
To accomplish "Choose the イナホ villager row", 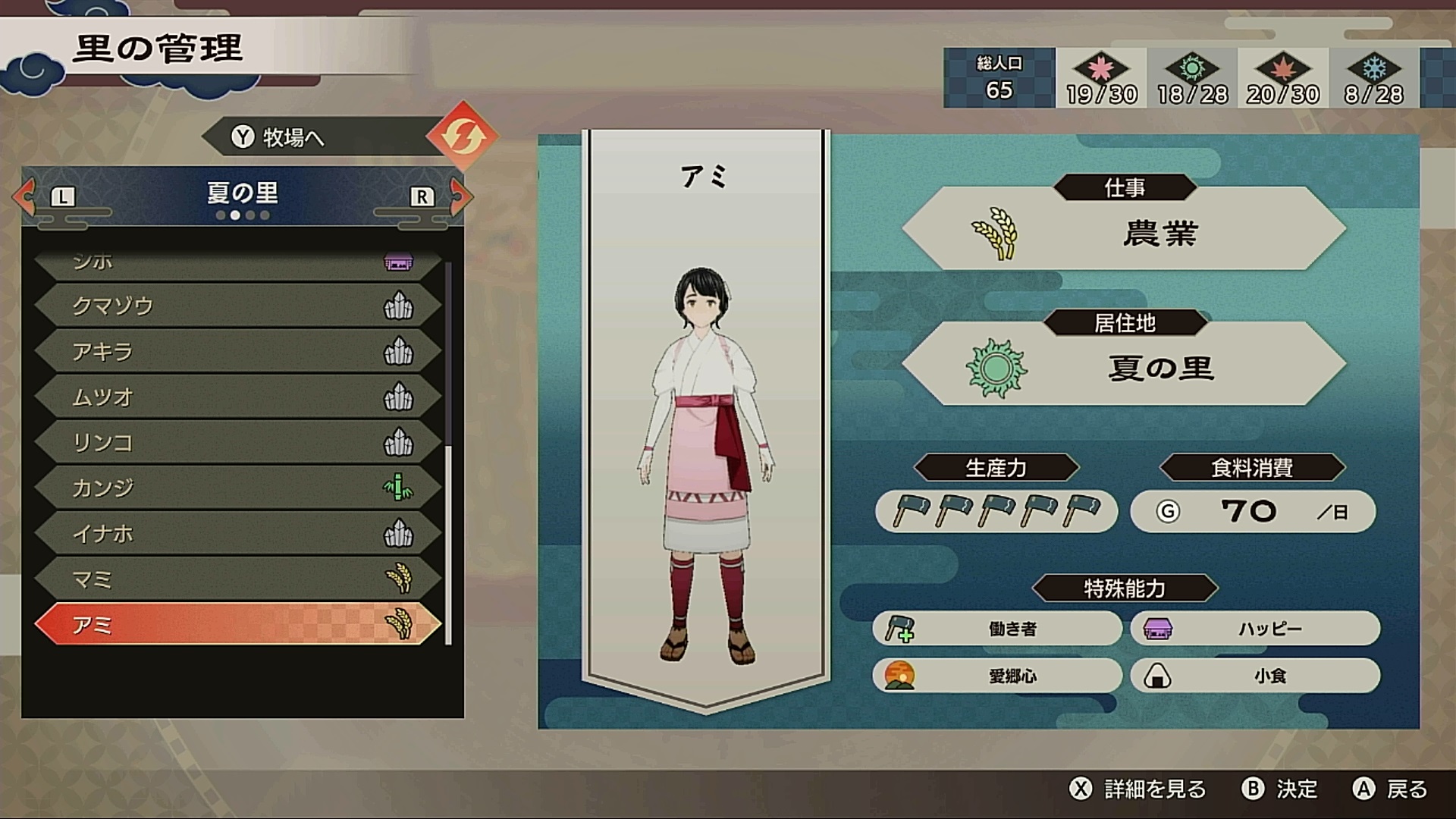I will point(235,533).
